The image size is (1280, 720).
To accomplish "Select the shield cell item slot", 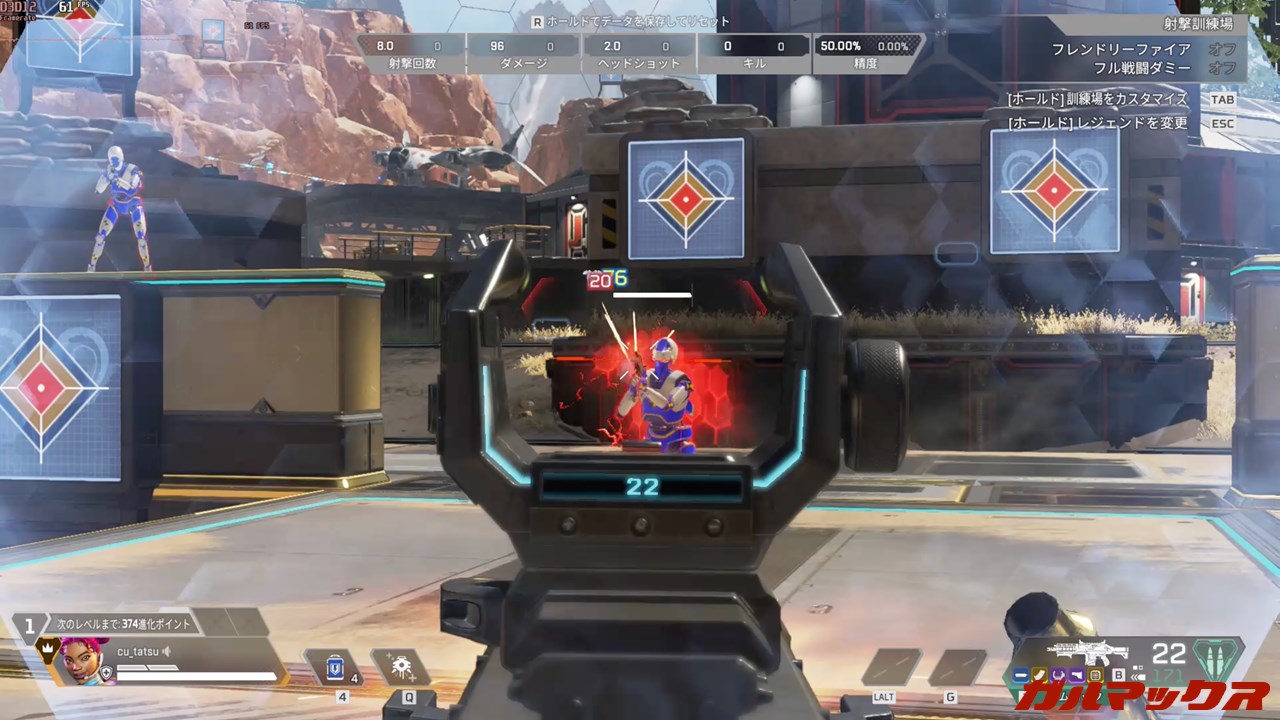I will (335, 668).
